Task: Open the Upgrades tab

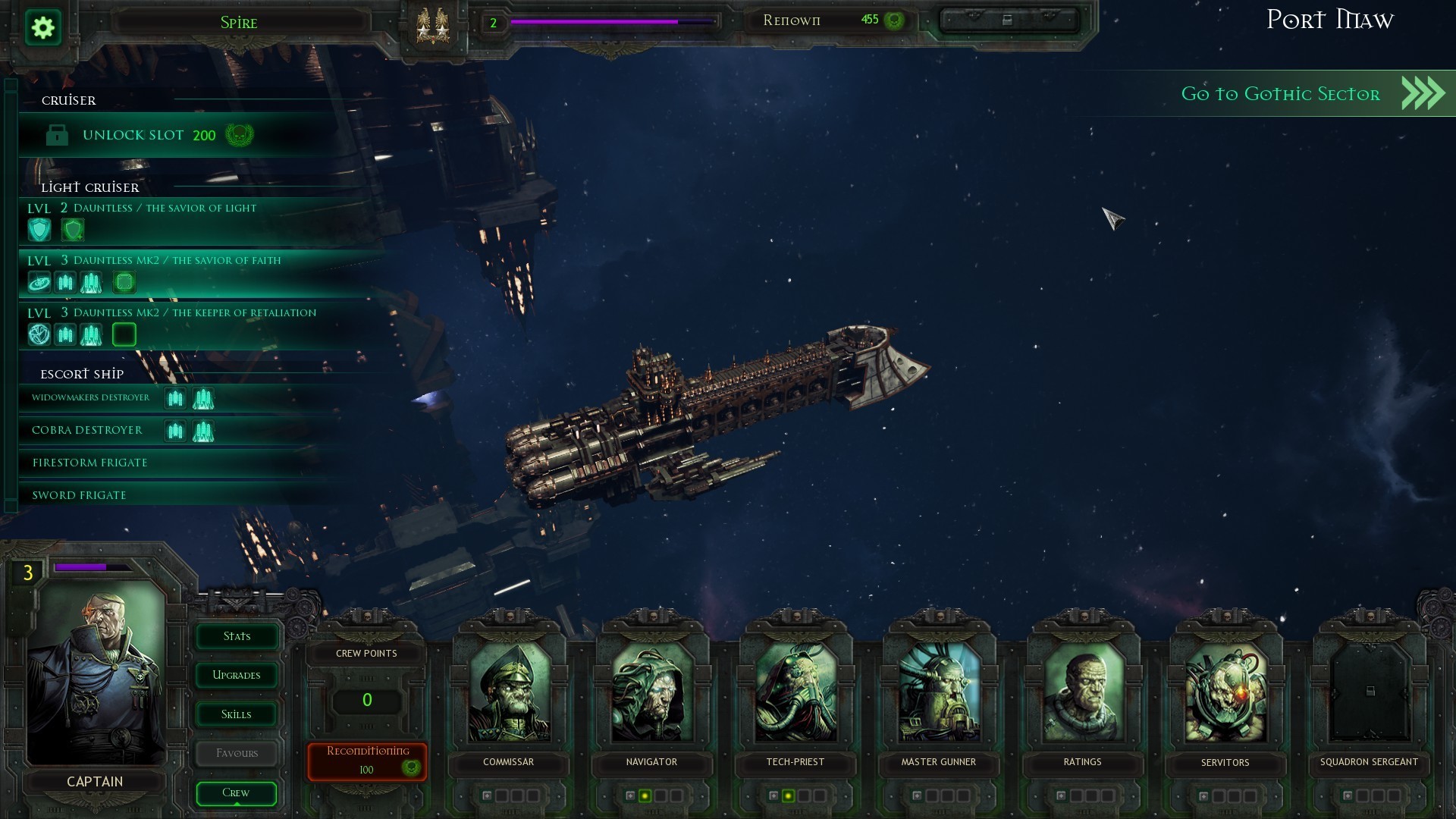Action: pyautogui.click(x=237, y=675)
